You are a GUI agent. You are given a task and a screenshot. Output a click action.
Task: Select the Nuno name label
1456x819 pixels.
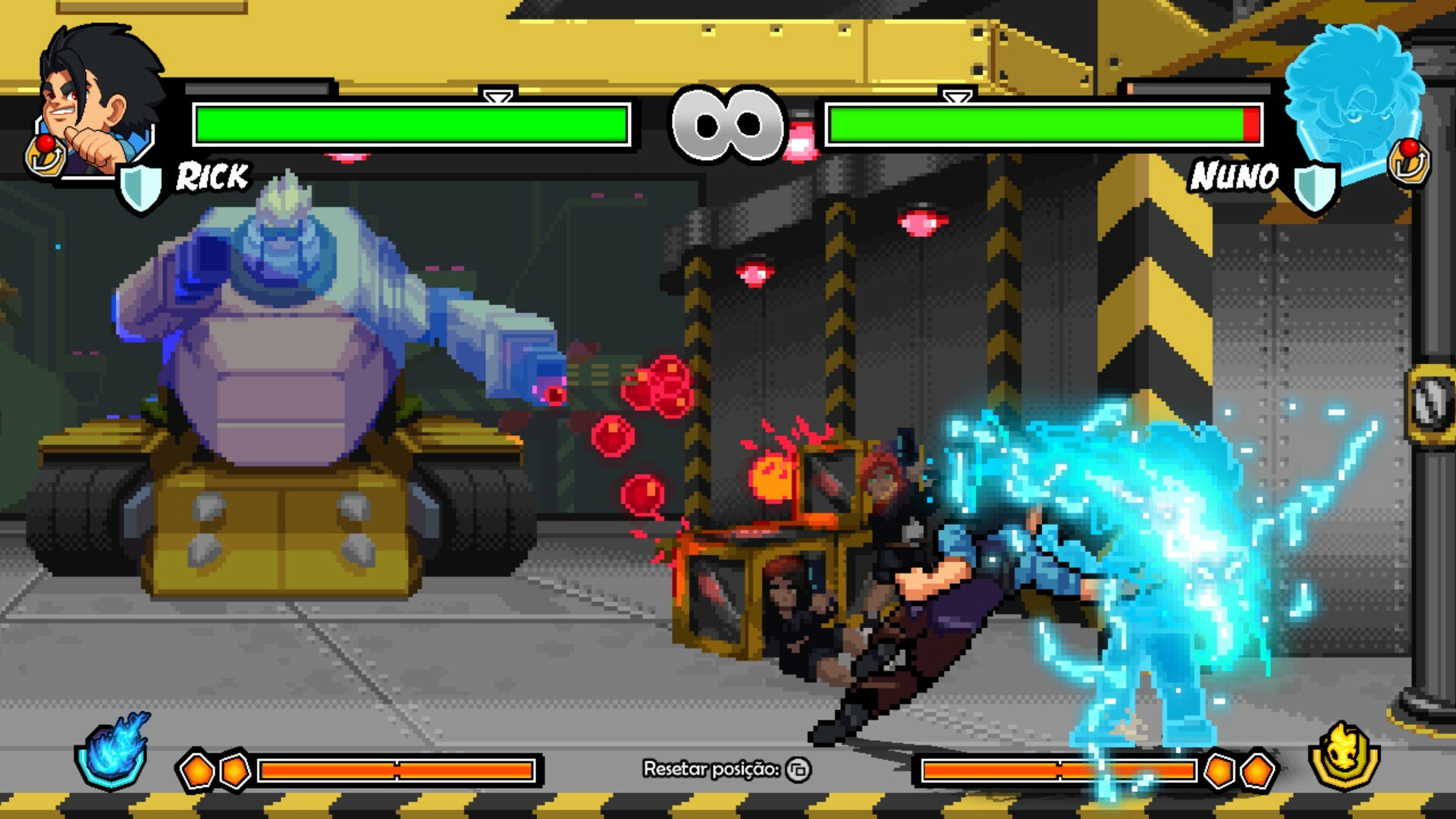[1234, 177]
